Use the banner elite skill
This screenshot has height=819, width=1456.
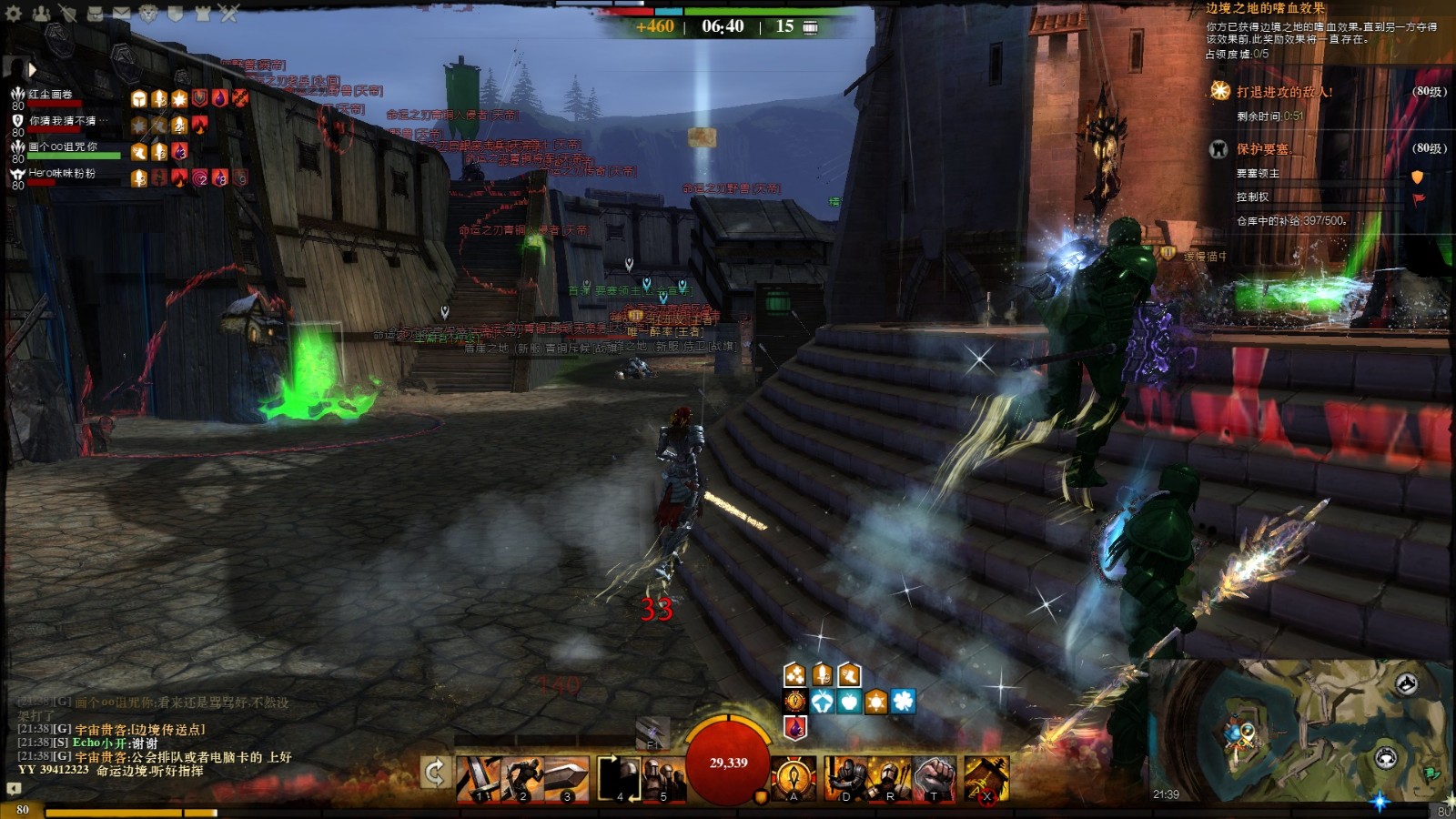point(986,778)
